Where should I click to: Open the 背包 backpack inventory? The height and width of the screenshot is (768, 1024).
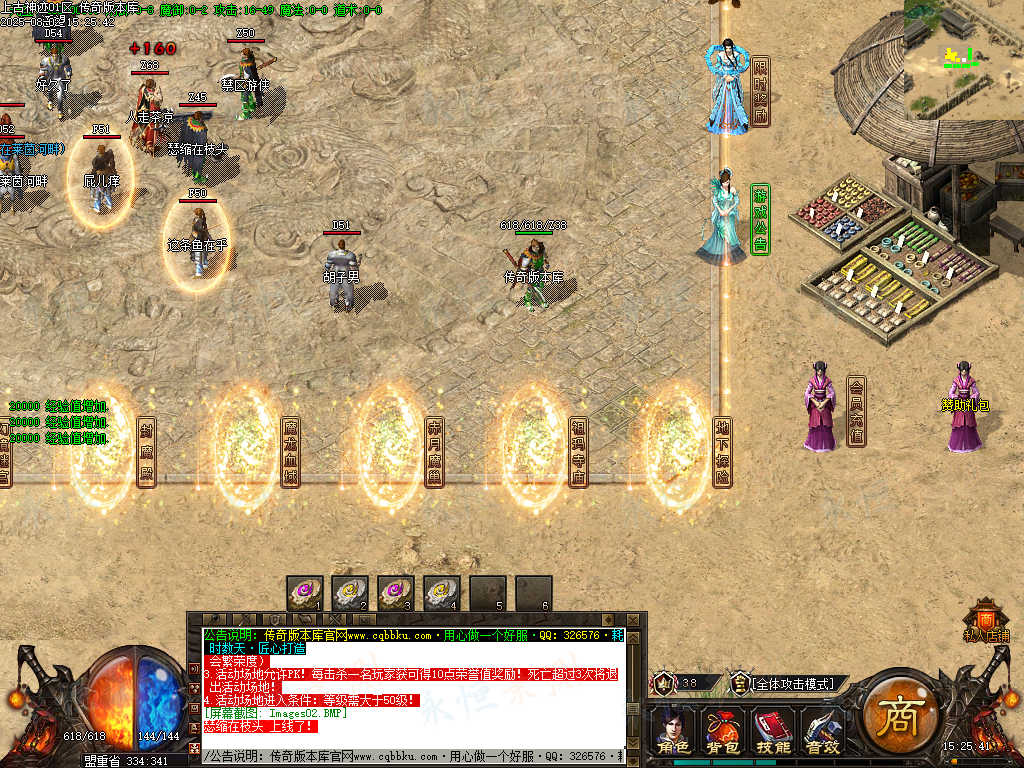coord(722,731)
